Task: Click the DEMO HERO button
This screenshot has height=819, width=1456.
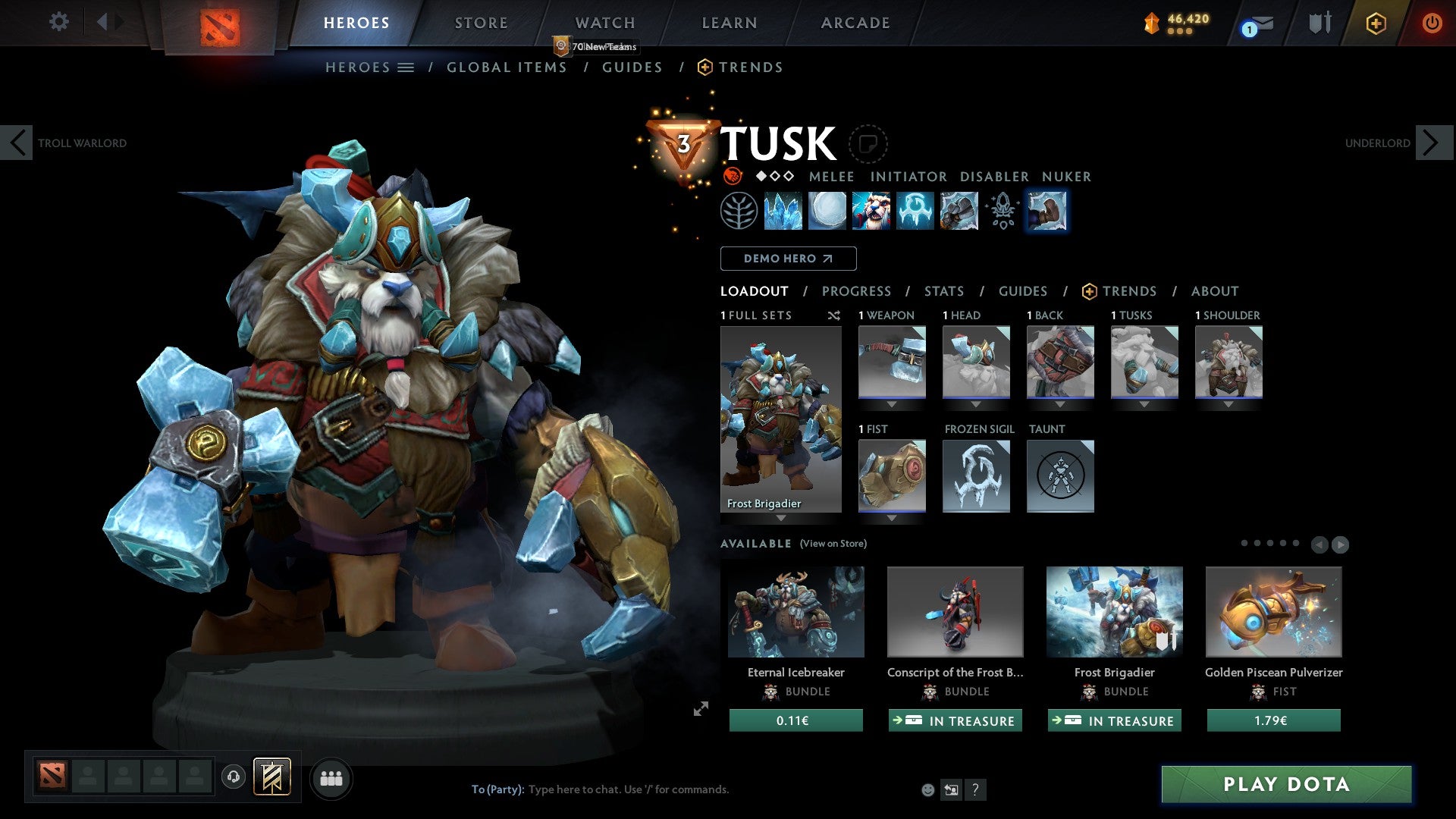Action: (787, 259)
